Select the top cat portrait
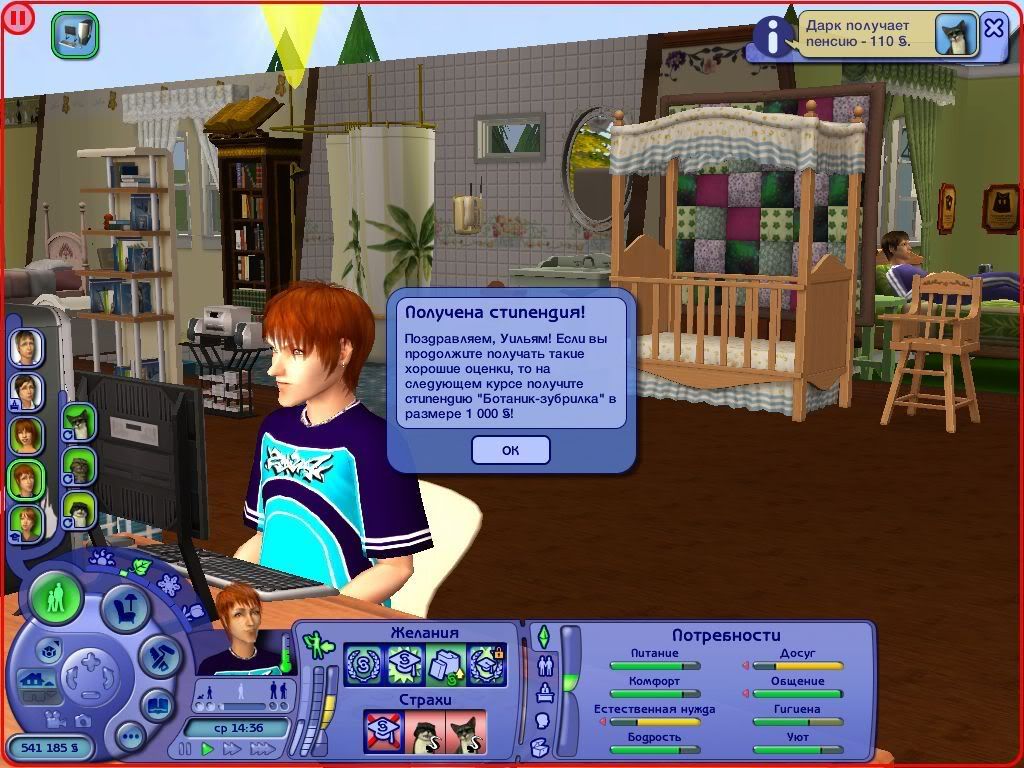1024x768 pixels. point(77,421)
